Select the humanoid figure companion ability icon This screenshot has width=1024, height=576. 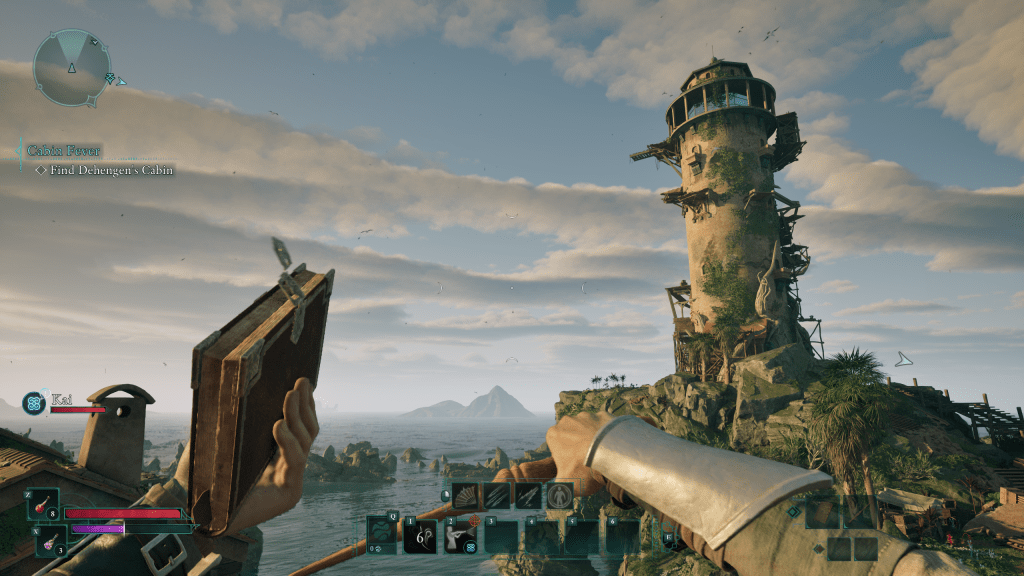559,494
